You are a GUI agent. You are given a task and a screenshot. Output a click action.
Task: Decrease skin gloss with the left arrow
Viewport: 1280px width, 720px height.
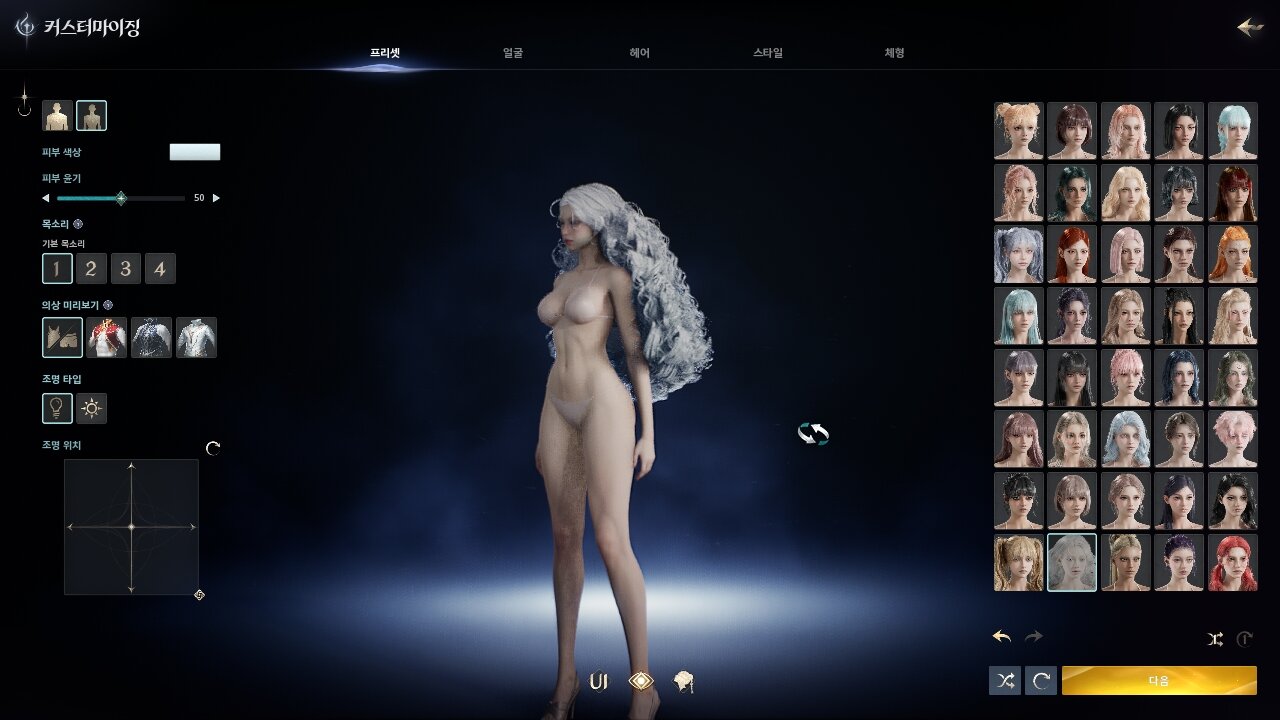click(x=45, y=198)
